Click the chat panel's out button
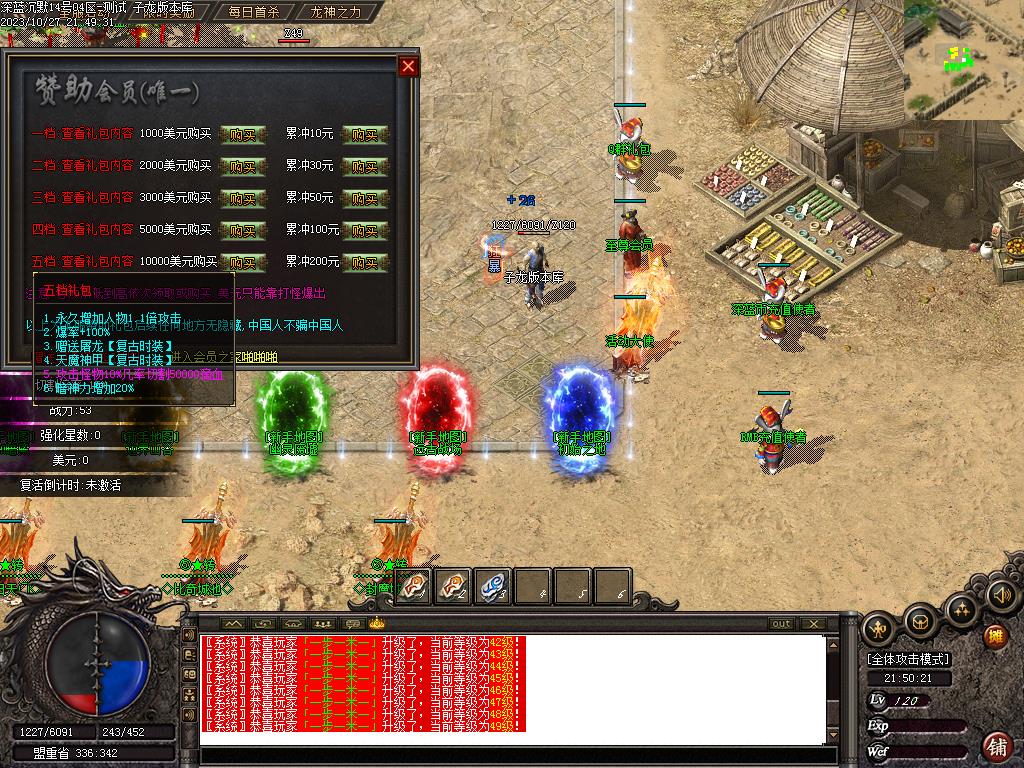The image size is (1024, 768). tap(781, 624)
